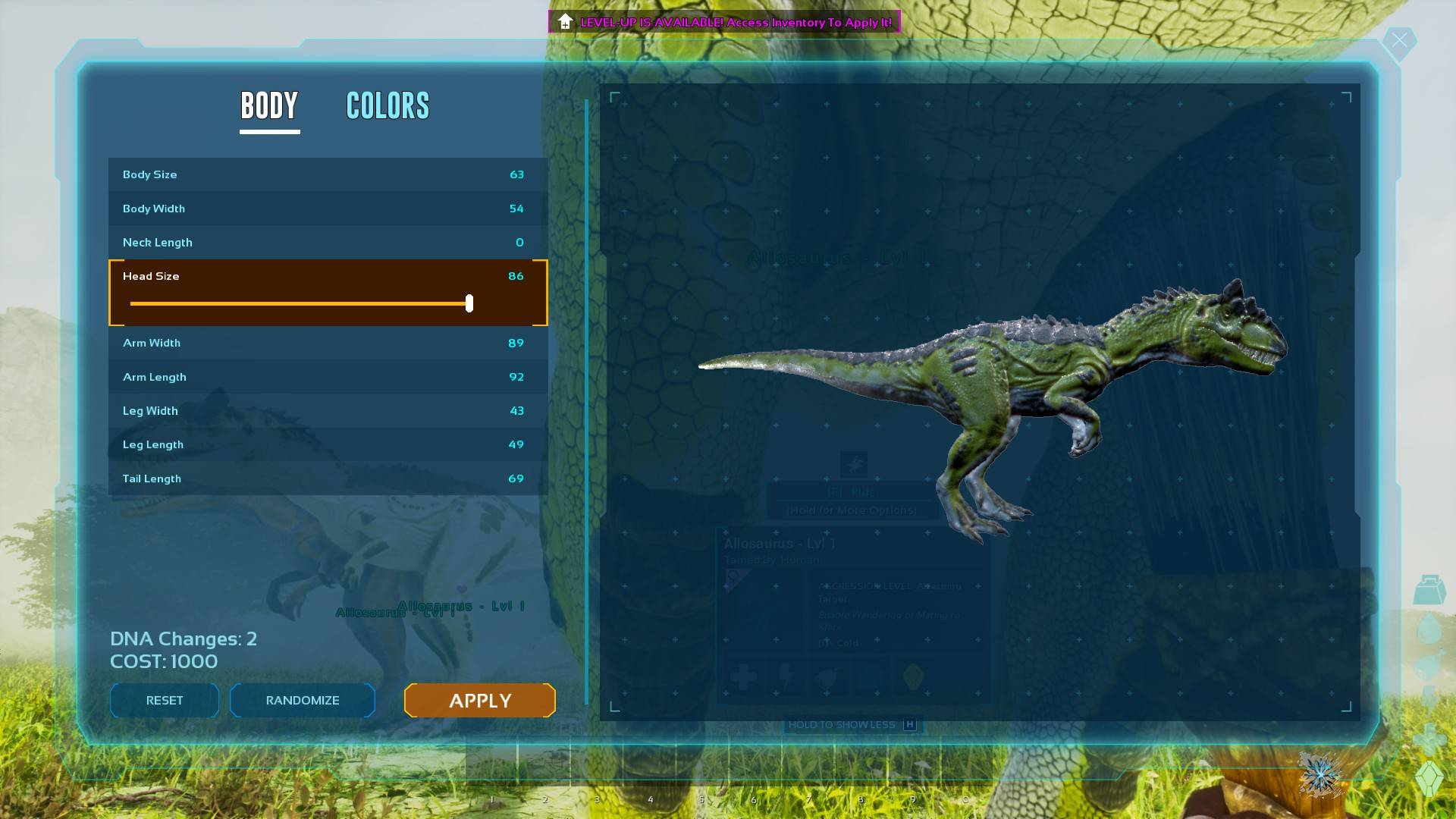Screen dimensions: 1456x819
Task: Randomize the dinosaur's body
Action: (302, 700)
